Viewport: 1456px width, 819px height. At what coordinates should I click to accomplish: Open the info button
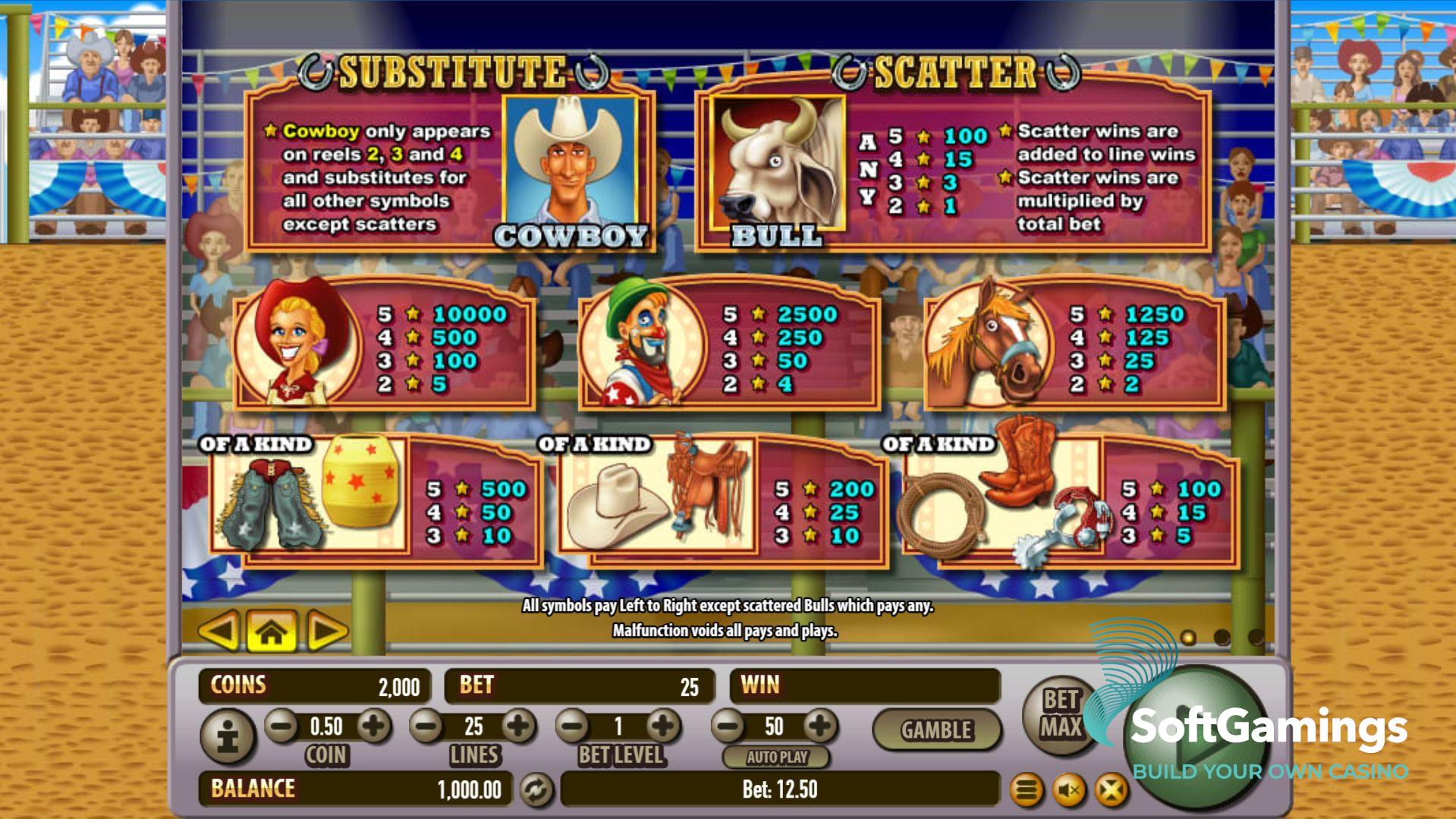(x=228, y=735)
